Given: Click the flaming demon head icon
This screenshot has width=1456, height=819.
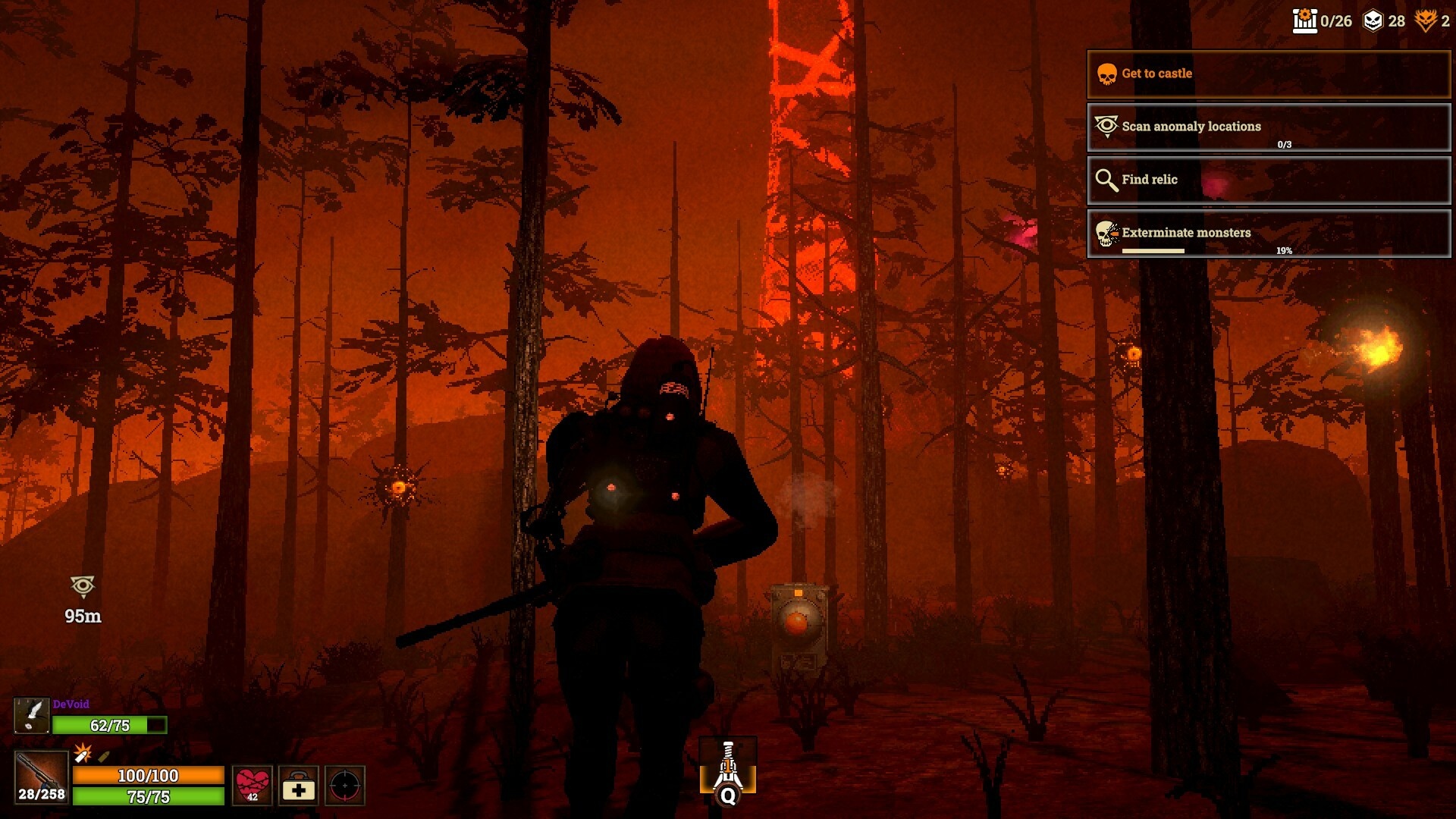Looking at the screenshot, I should (x=1426, y=20).
